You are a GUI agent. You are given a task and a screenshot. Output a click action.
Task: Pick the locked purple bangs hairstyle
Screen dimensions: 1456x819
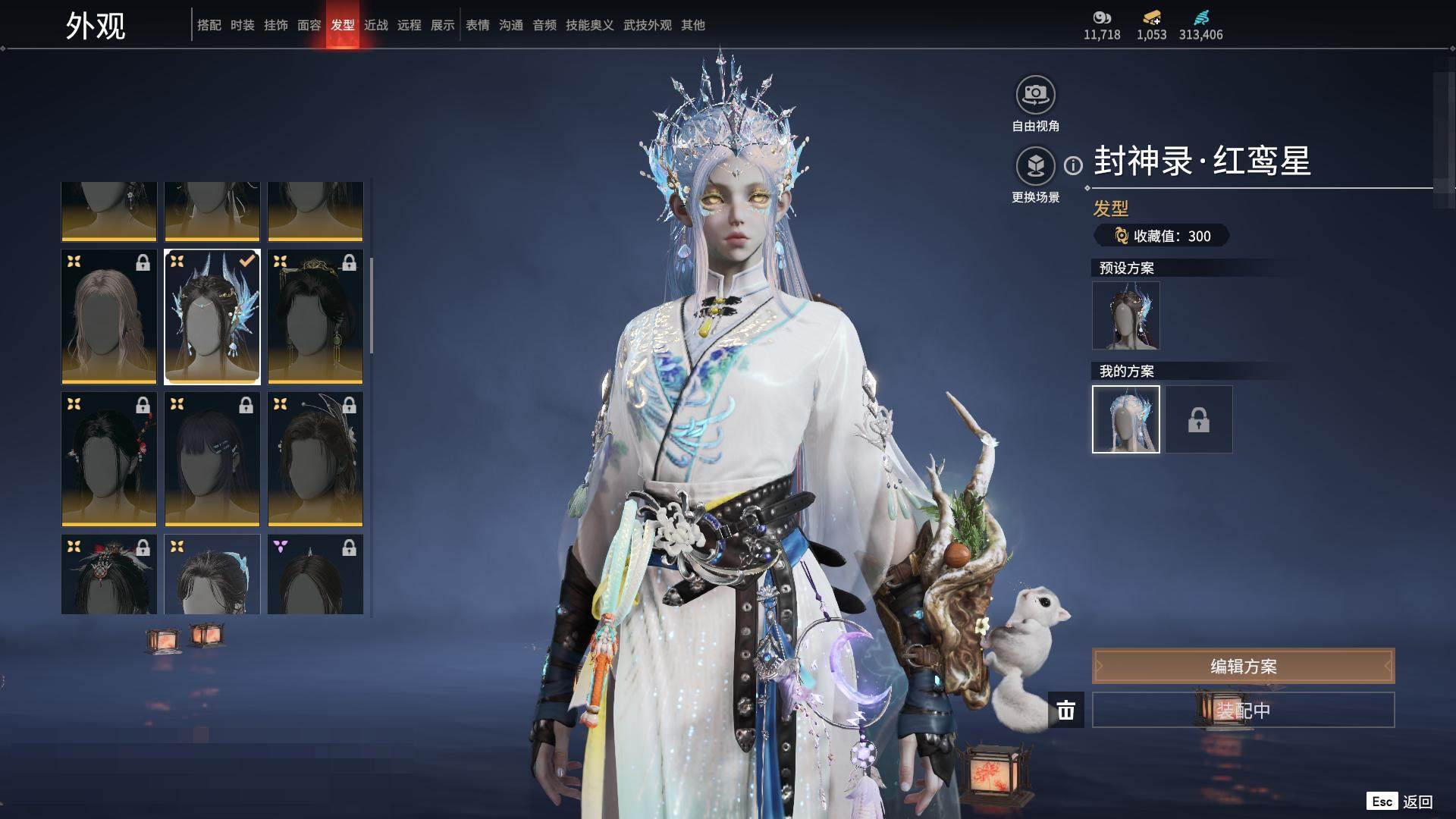click(212, 459)
